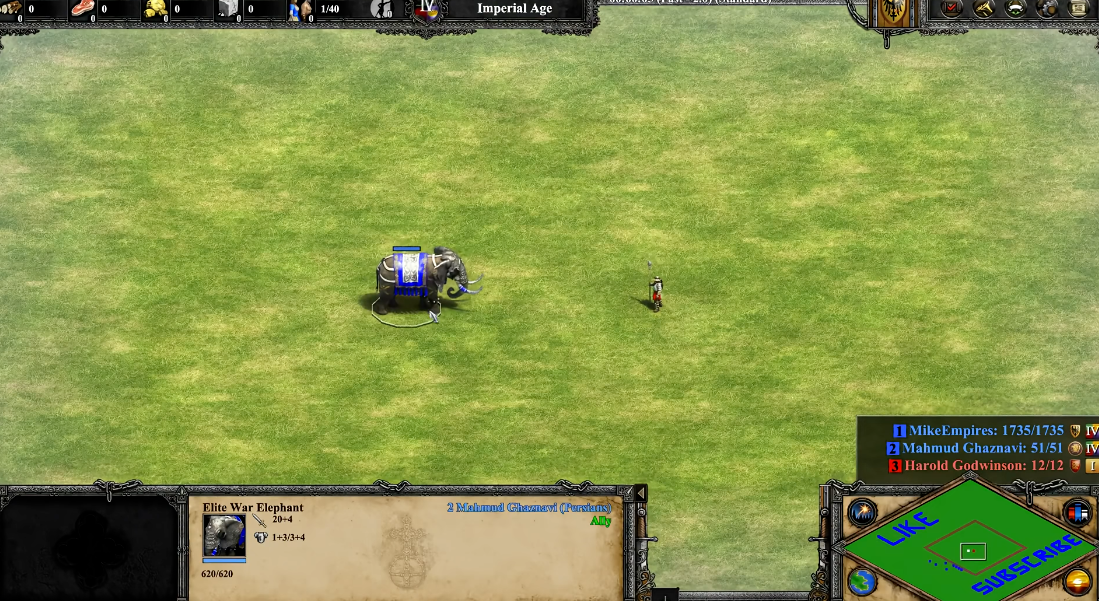This screenshot has width=1099, height=601.
Task: Click the minimap globe mode button
Action: pos(862,580)
